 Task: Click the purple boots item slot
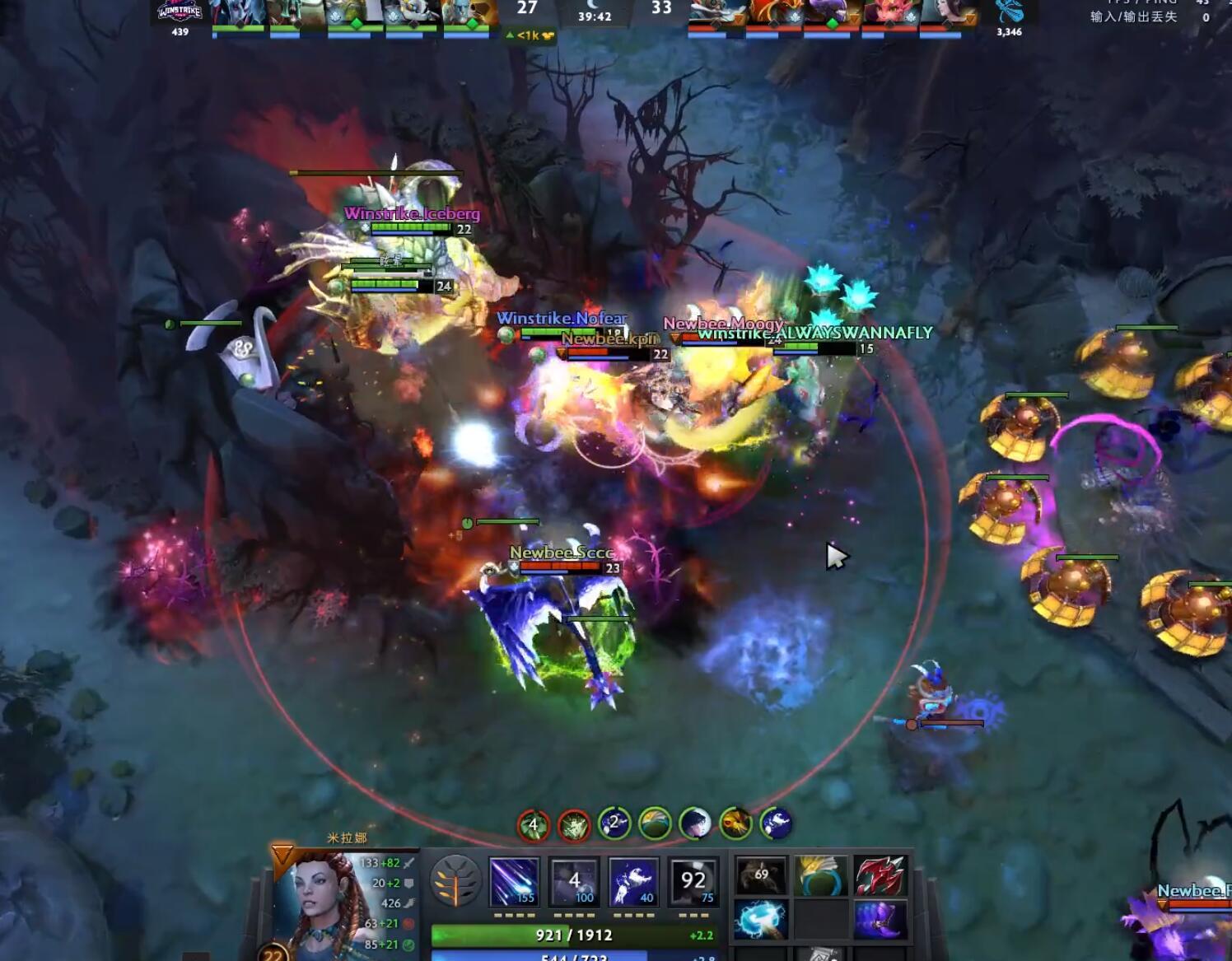coord(880,919)
